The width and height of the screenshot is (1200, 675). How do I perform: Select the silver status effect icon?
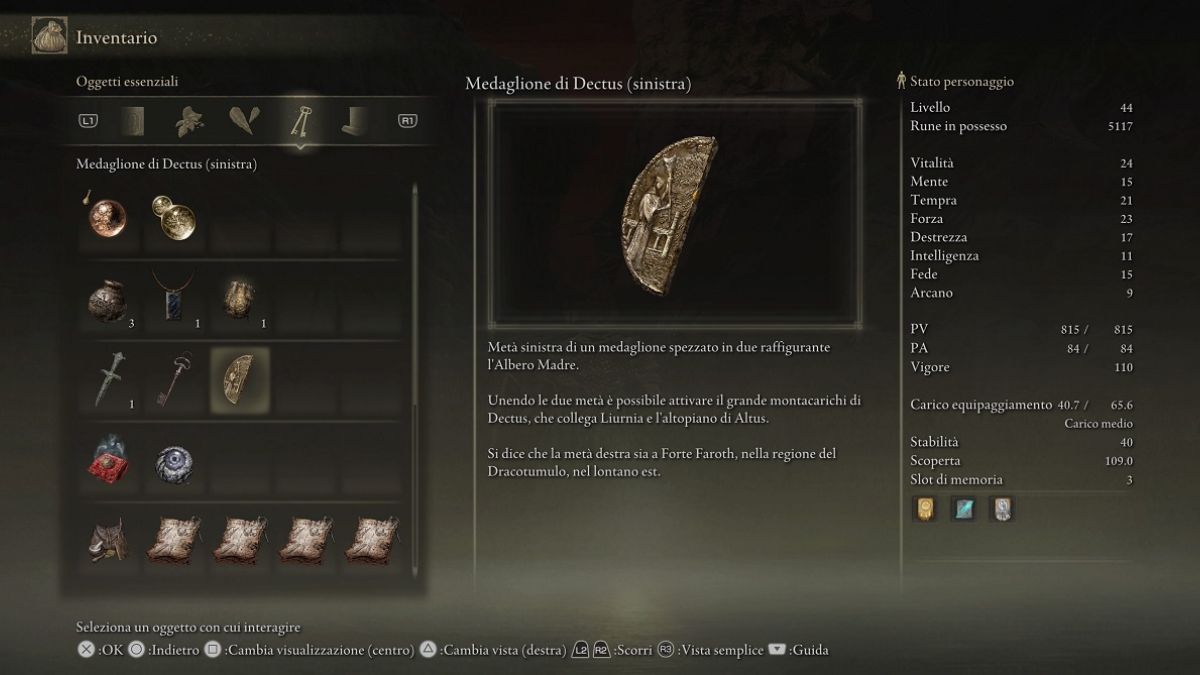1001,509
